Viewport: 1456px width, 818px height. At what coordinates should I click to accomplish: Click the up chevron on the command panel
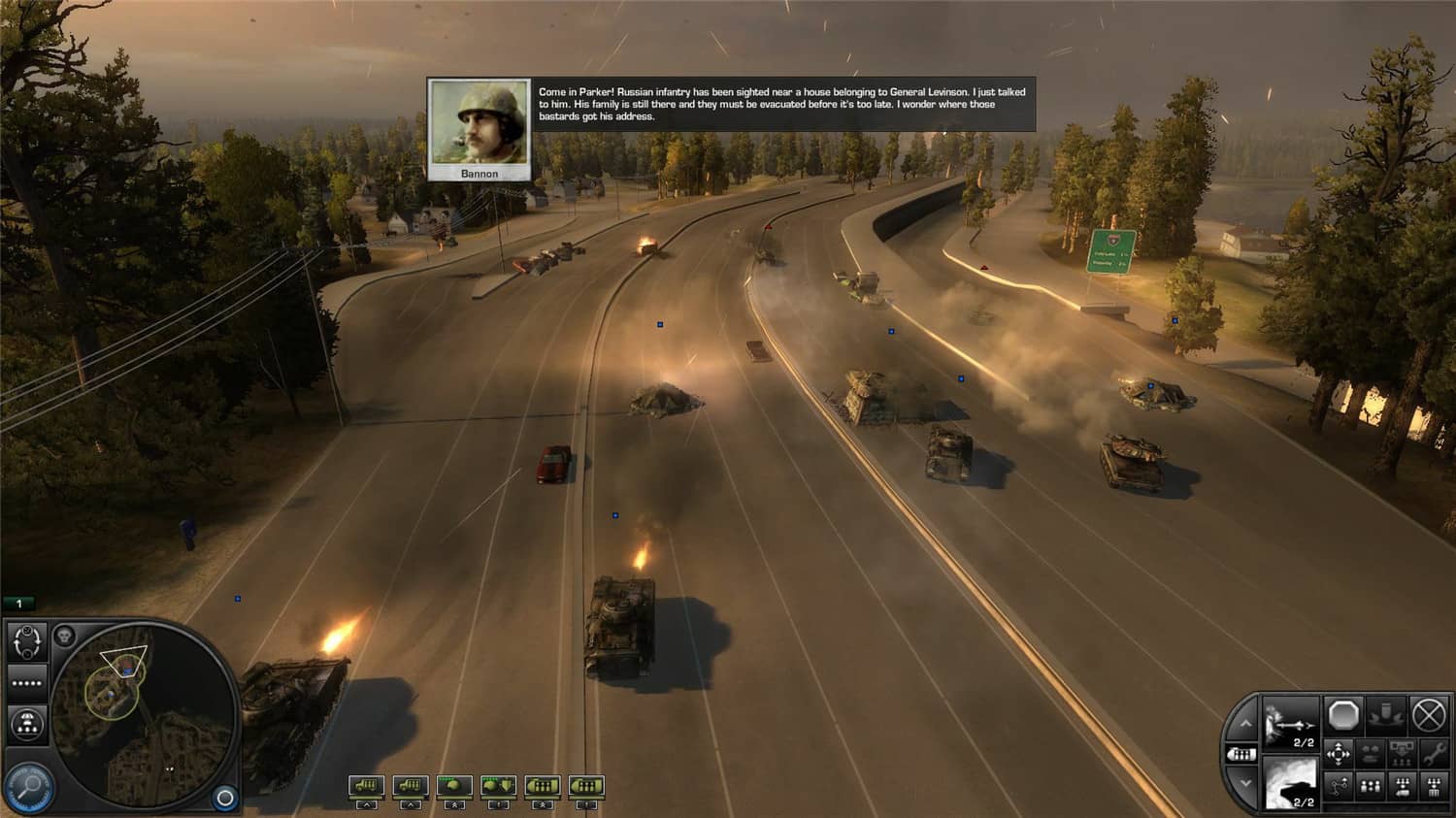[1246, 724]
